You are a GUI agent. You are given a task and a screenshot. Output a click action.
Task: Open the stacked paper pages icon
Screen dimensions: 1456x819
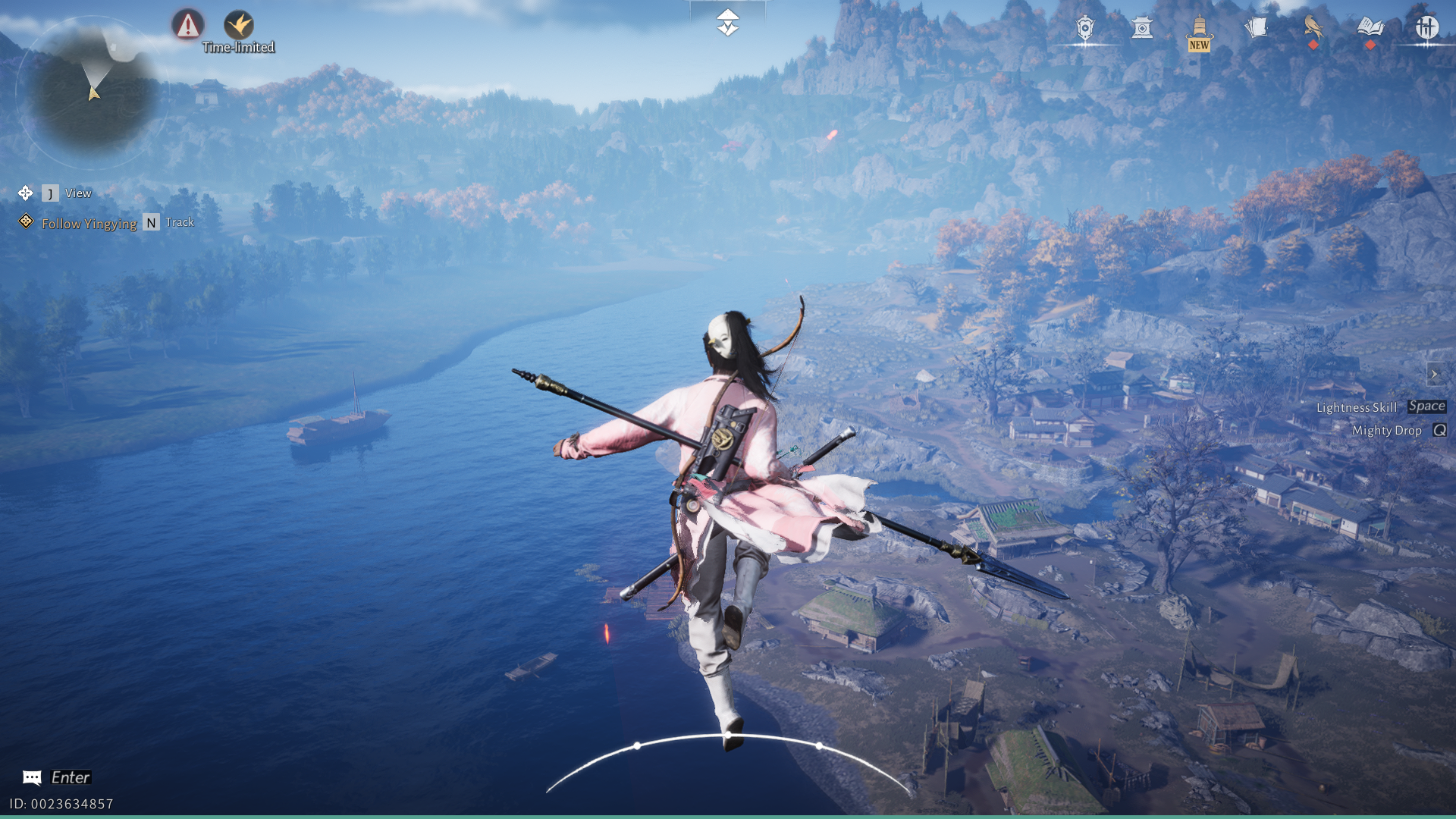click(1256, 29)
